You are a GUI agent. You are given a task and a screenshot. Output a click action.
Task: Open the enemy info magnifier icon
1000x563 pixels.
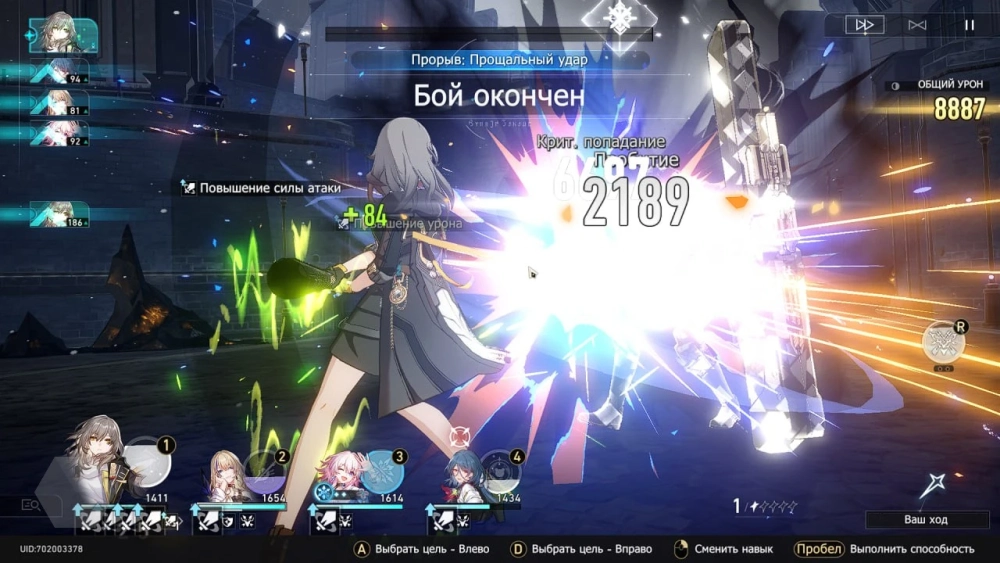tap(32, 506)
